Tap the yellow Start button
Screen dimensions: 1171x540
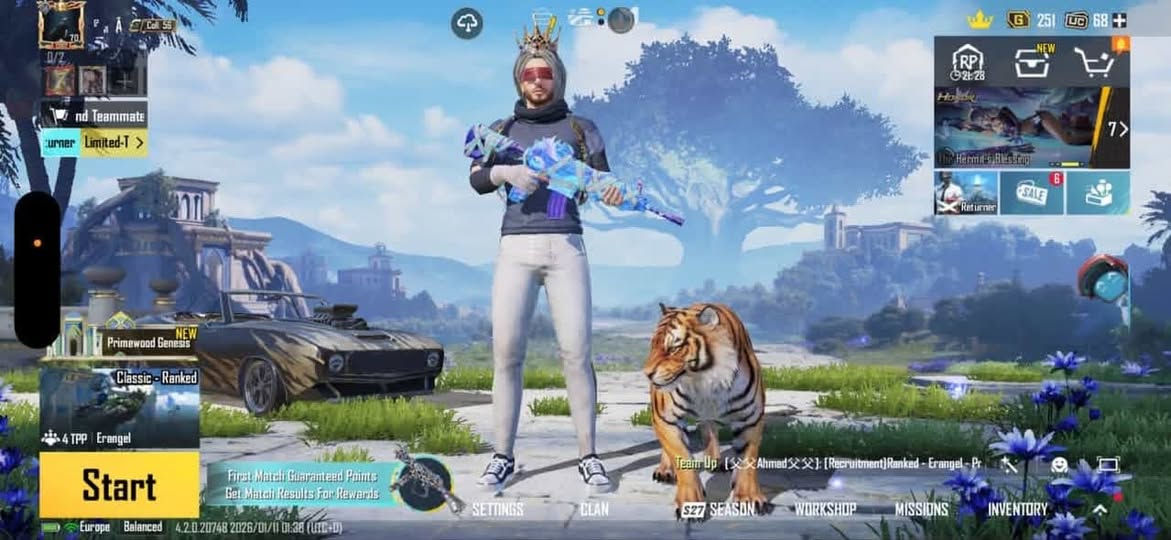[119, 485]
